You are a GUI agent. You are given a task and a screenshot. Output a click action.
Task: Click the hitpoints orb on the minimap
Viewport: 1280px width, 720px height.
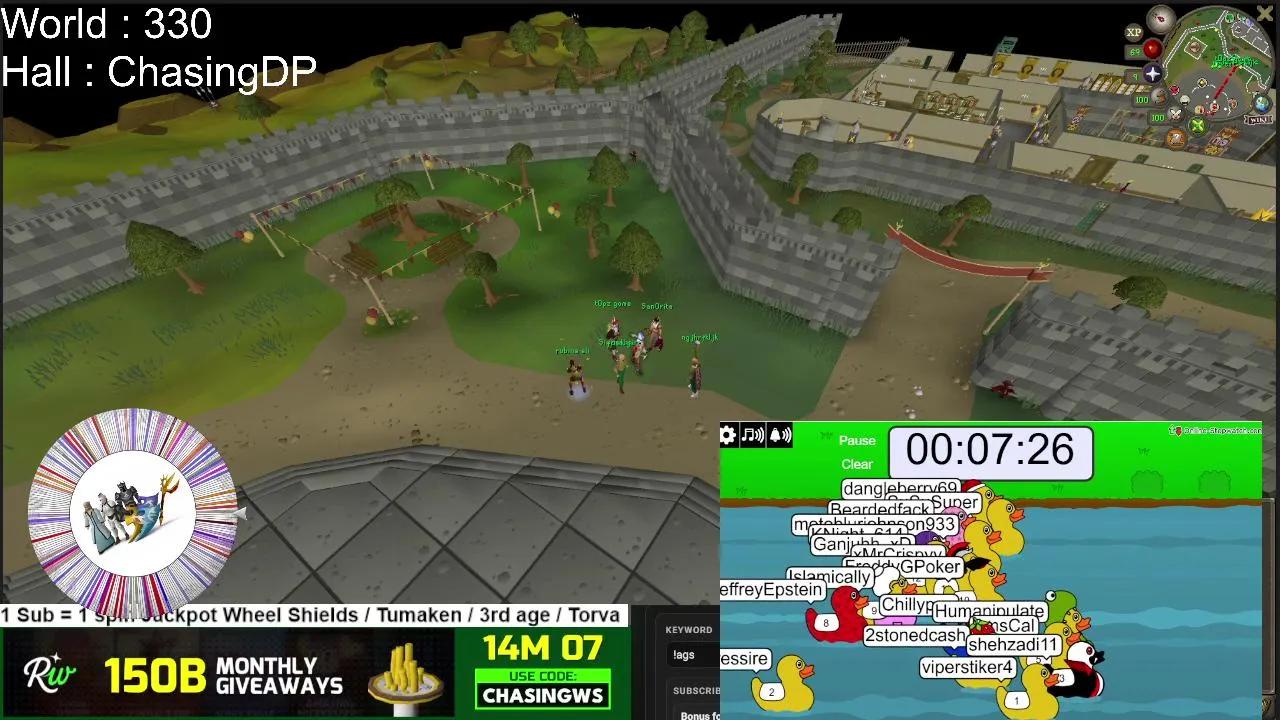pyautogui.click(x=1152, y=48)
